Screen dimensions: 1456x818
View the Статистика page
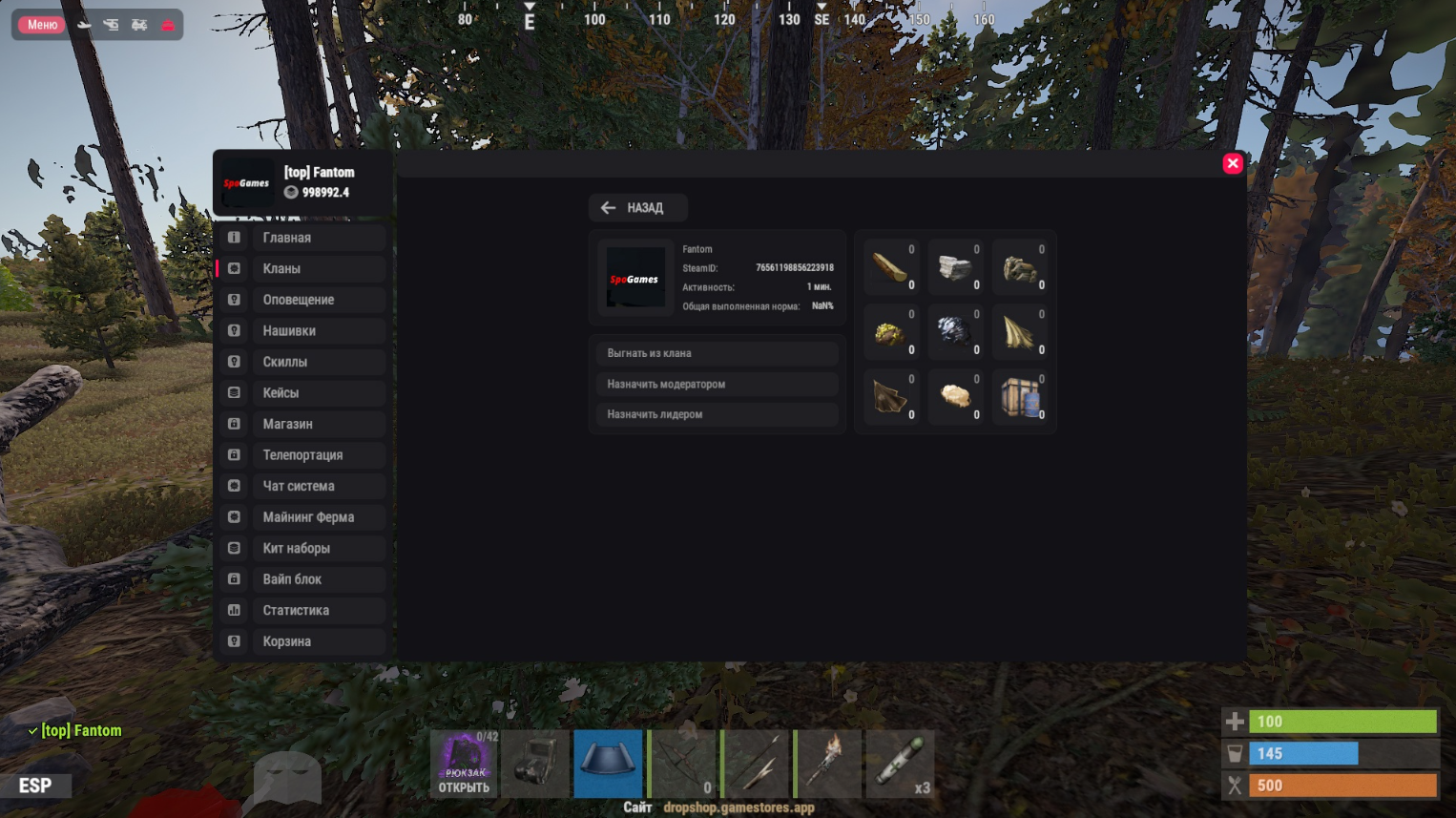(x=302, y=610)
